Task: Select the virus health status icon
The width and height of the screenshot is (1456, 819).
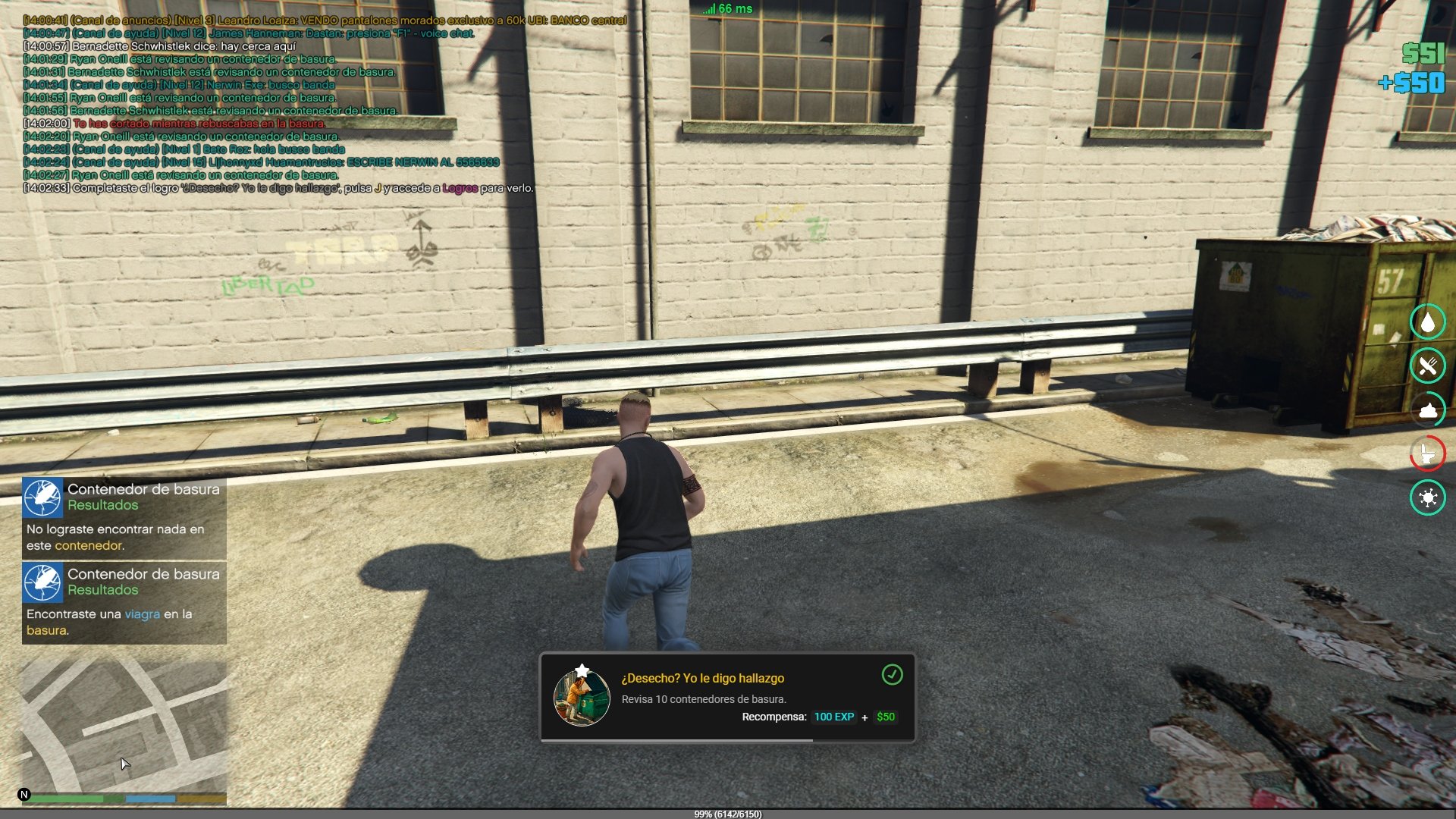Action: coord(1427,498)
